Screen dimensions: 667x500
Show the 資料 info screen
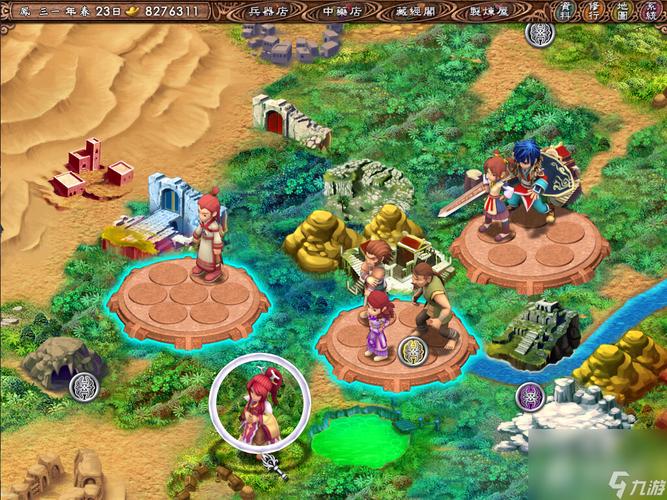click(x=566, y=12)
